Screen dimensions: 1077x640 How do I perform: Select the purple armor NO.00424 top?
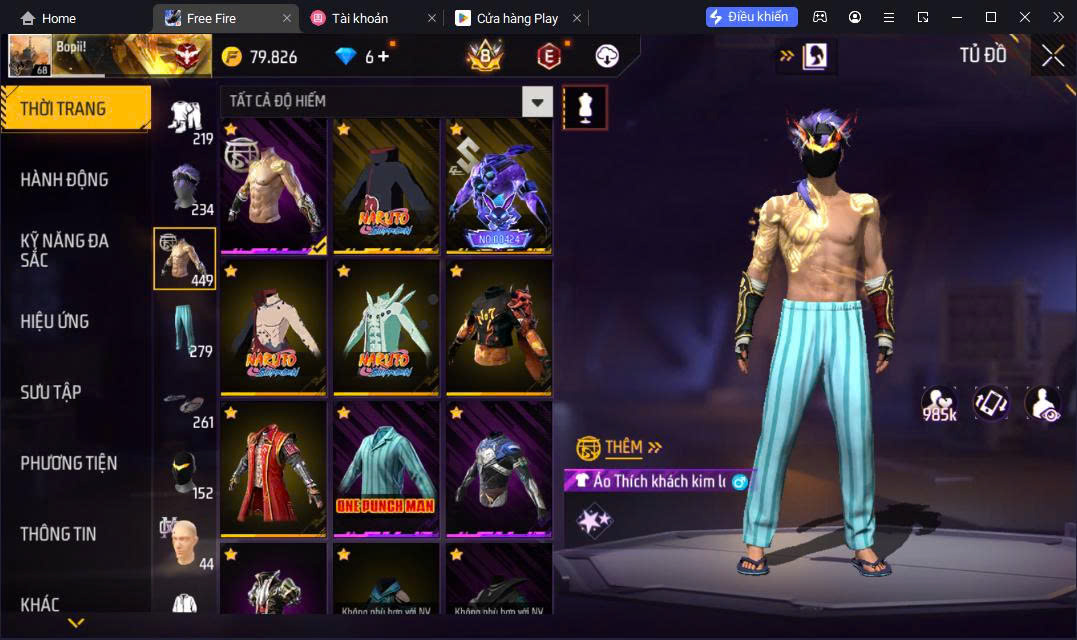[498, 185]
